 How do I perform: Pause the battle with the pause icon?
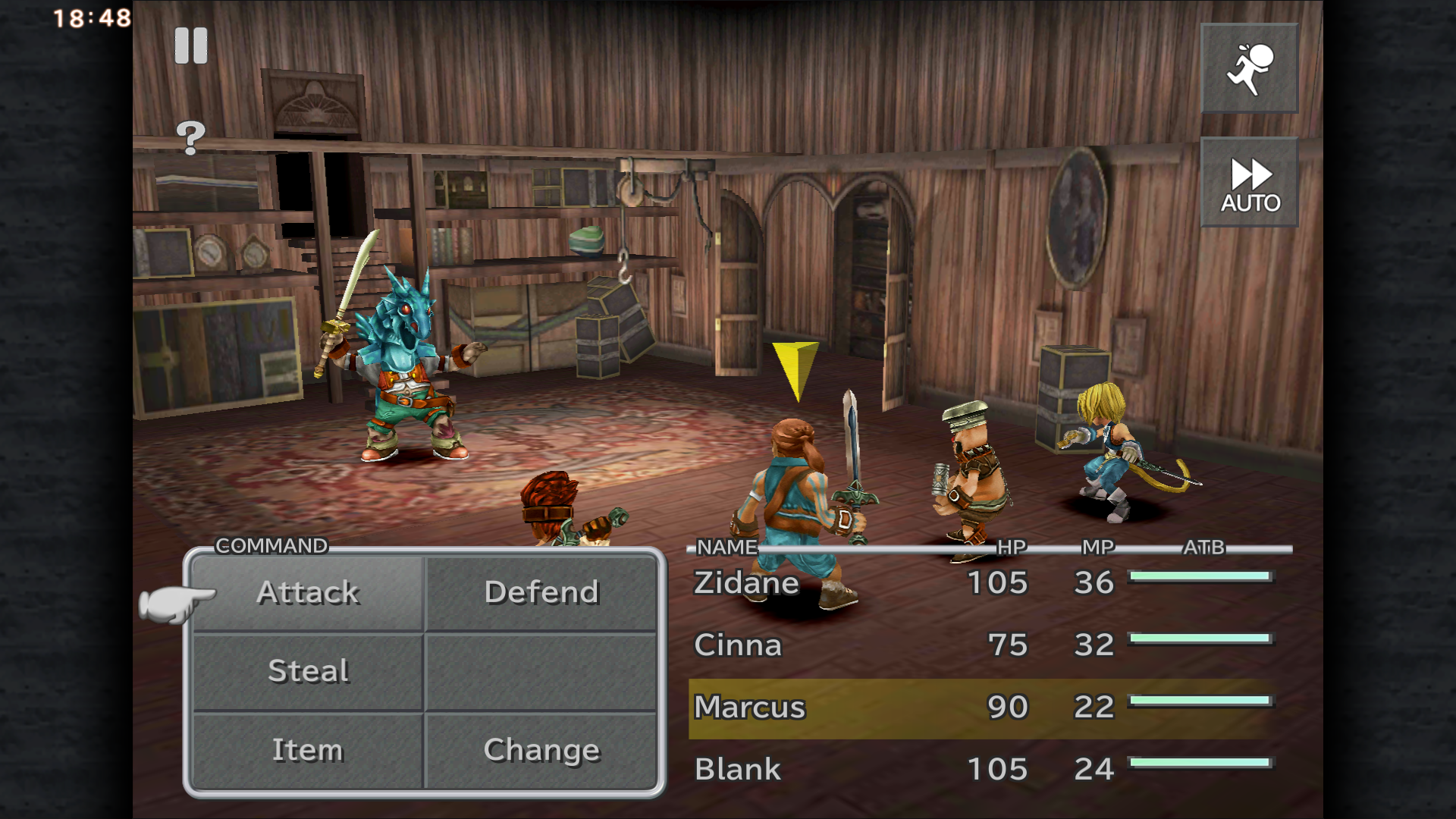click(192, 44)
